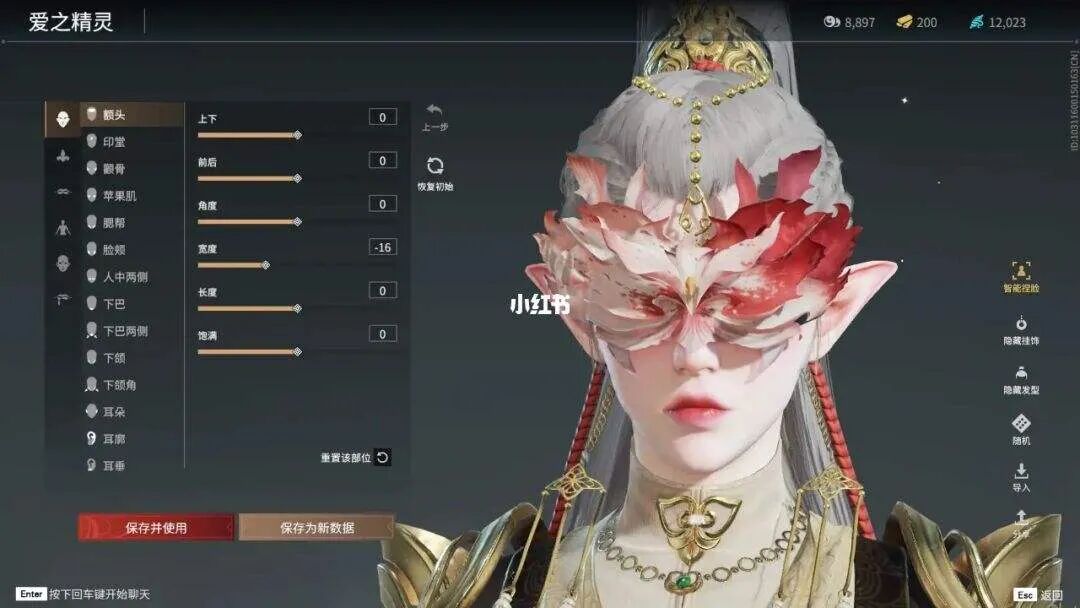The height and width of the screenshot is (608, 1080).
Task: Choose the 颧骨 face part entry
Action: coord(114,169)
